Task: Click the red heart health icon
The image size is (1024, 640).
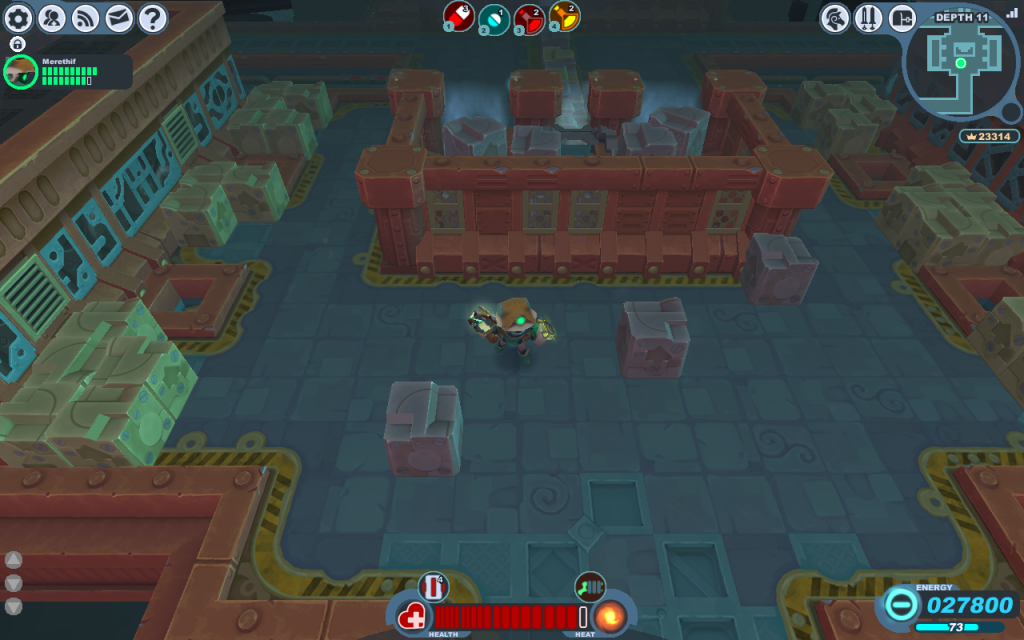Action: point(412,617)
